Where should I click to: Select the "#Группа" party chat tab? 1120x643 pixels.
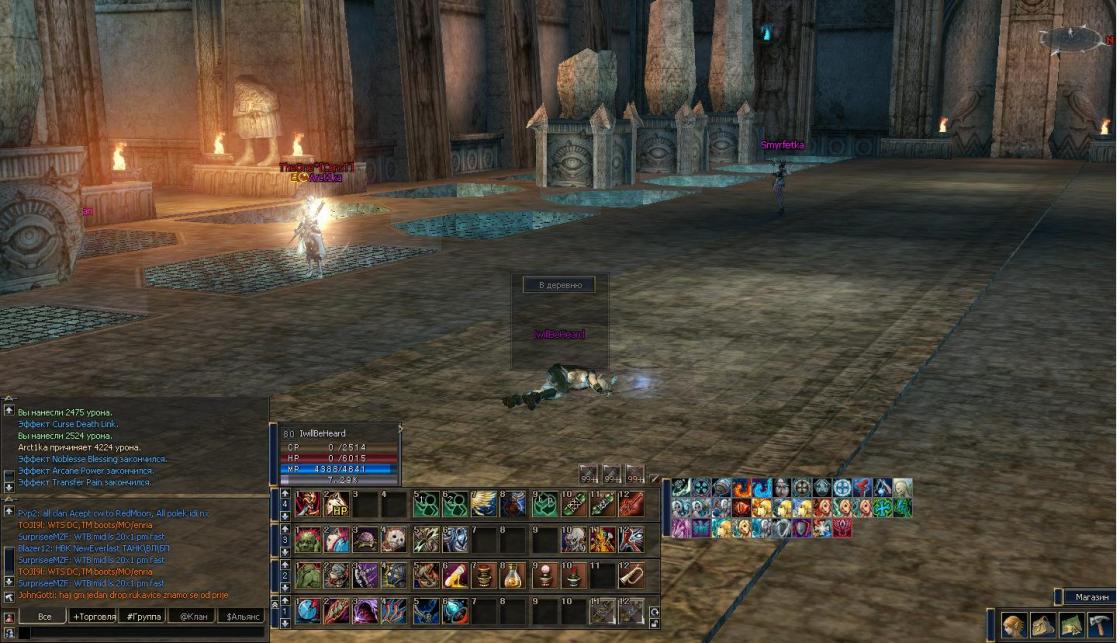(x=142, y=616)
